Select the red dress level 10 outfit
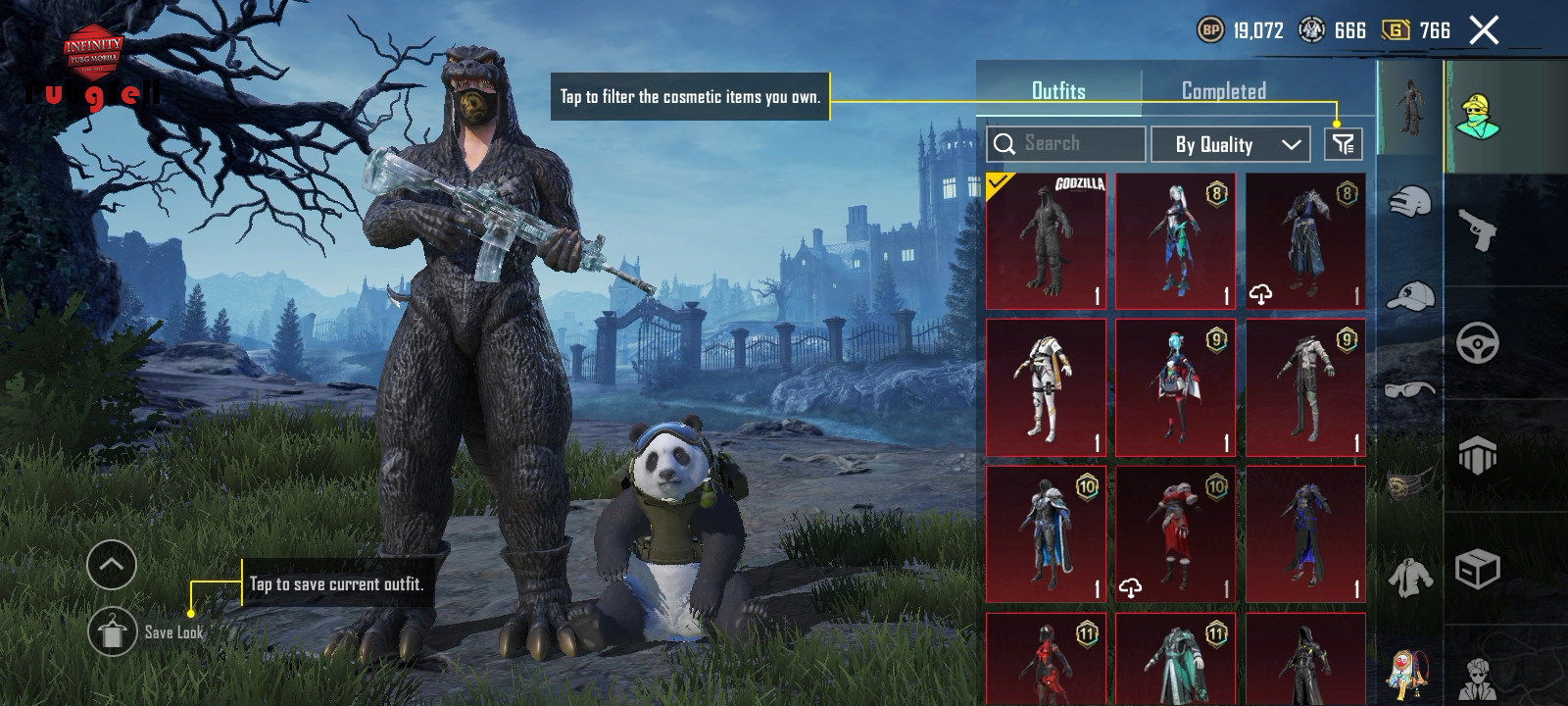This screenshot has height=706, width=1568. tap(1175, 534)
